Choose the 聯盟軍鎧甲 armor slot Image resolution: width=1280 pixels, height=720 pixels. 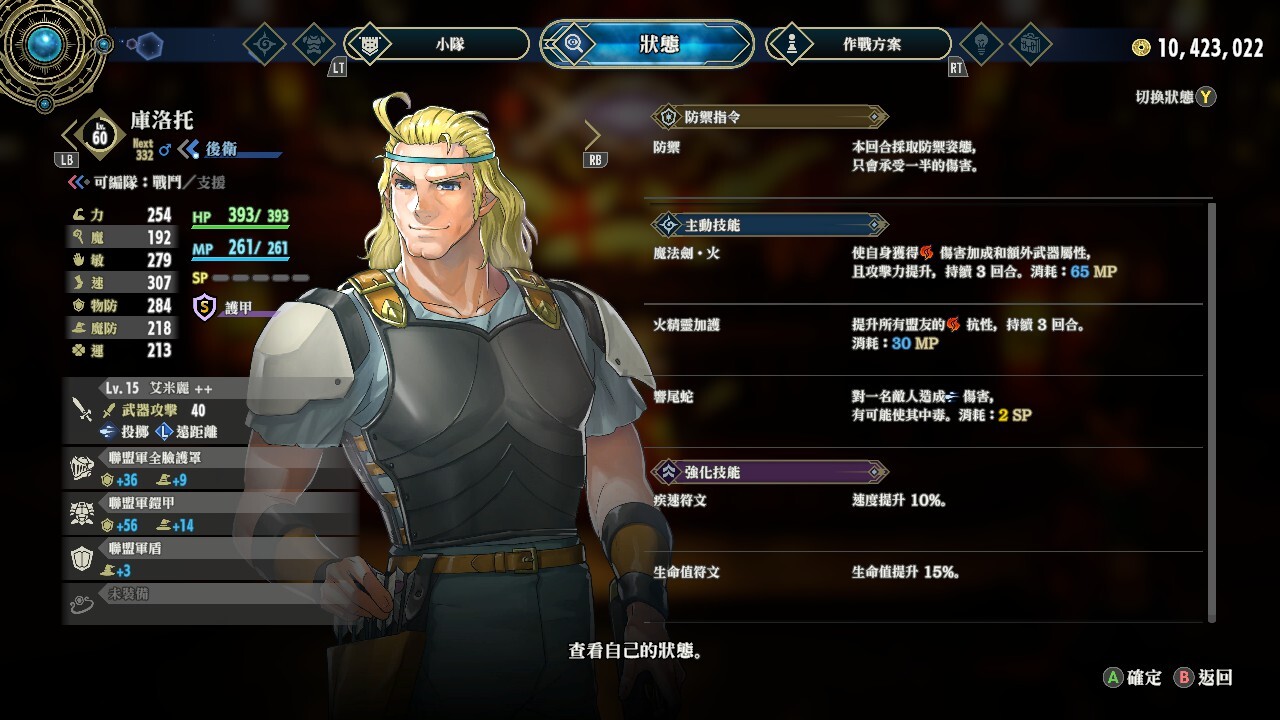click(210, 514)
